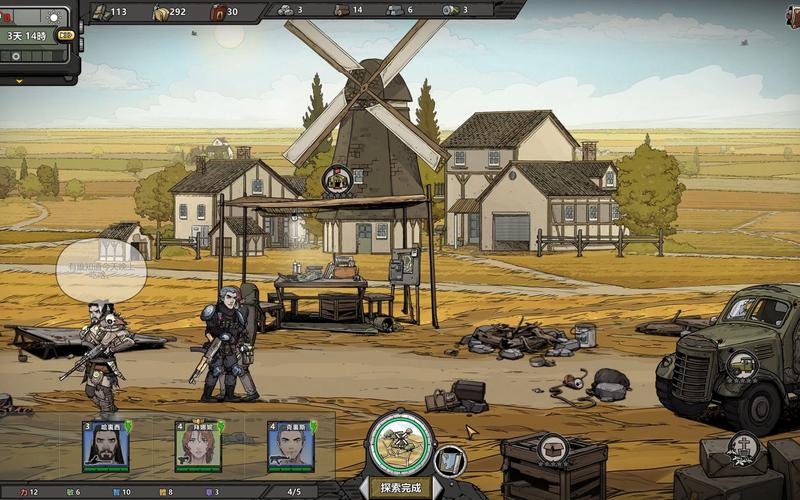800x500 pixels.
Task: Click the truck interaction marker on the vehicle
Action: point(741,364)
